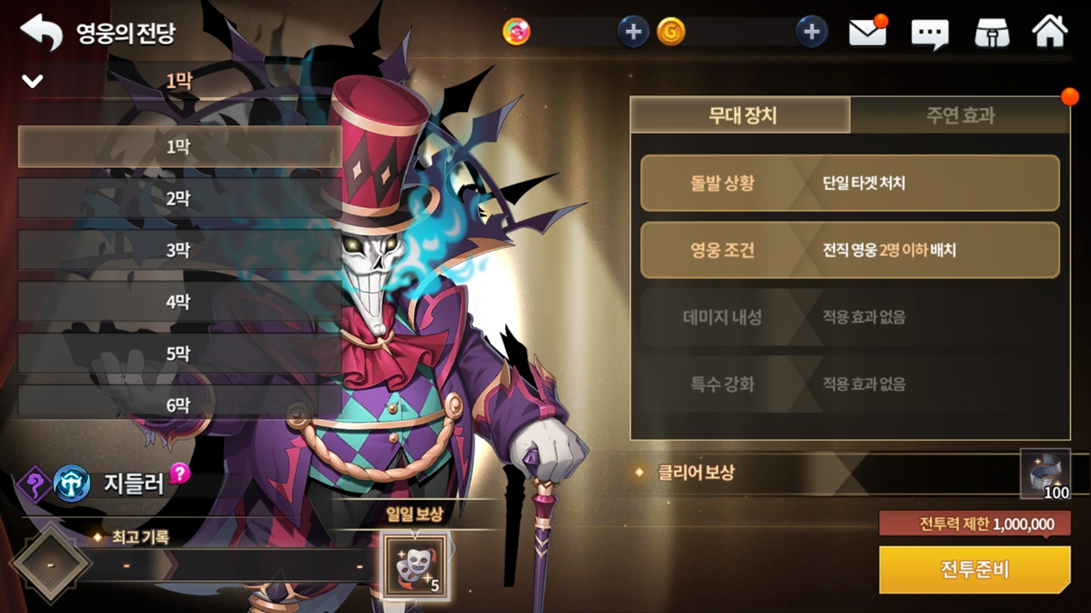Switch to the 주연 효과 tab
Screen dimensions: 1091x613
pyautogui.click(x=959, y=115)
